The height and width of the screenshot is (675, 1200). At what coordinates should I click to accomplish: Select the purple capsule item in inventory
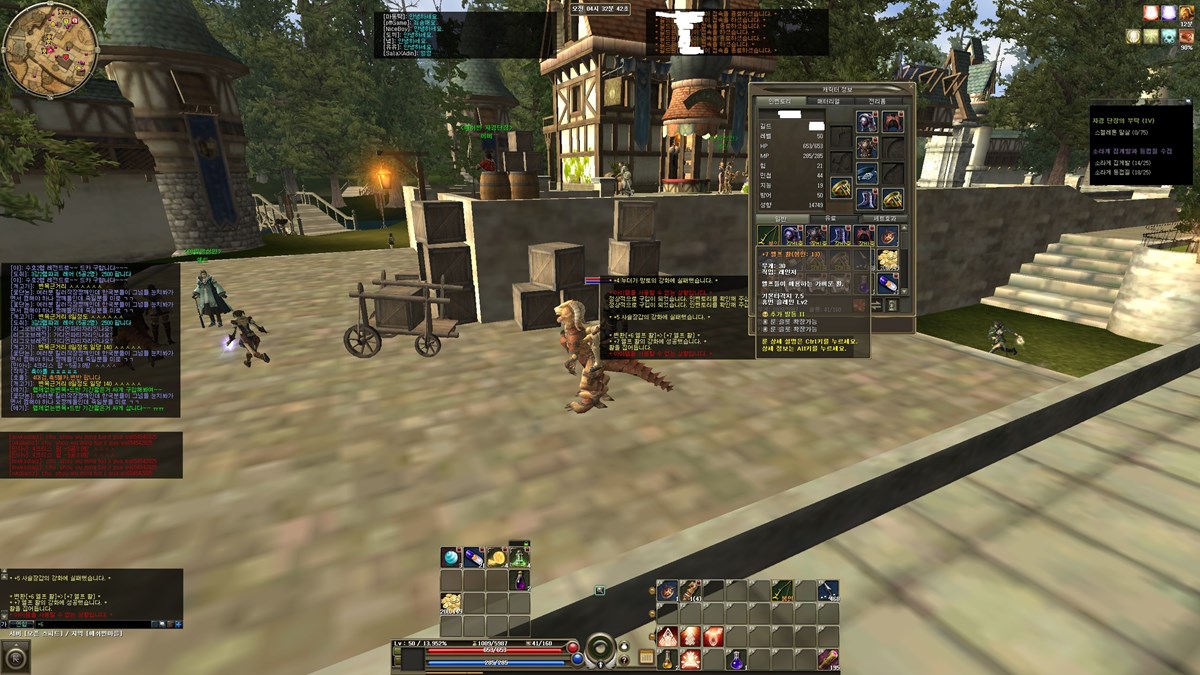[x=887, y=284]
